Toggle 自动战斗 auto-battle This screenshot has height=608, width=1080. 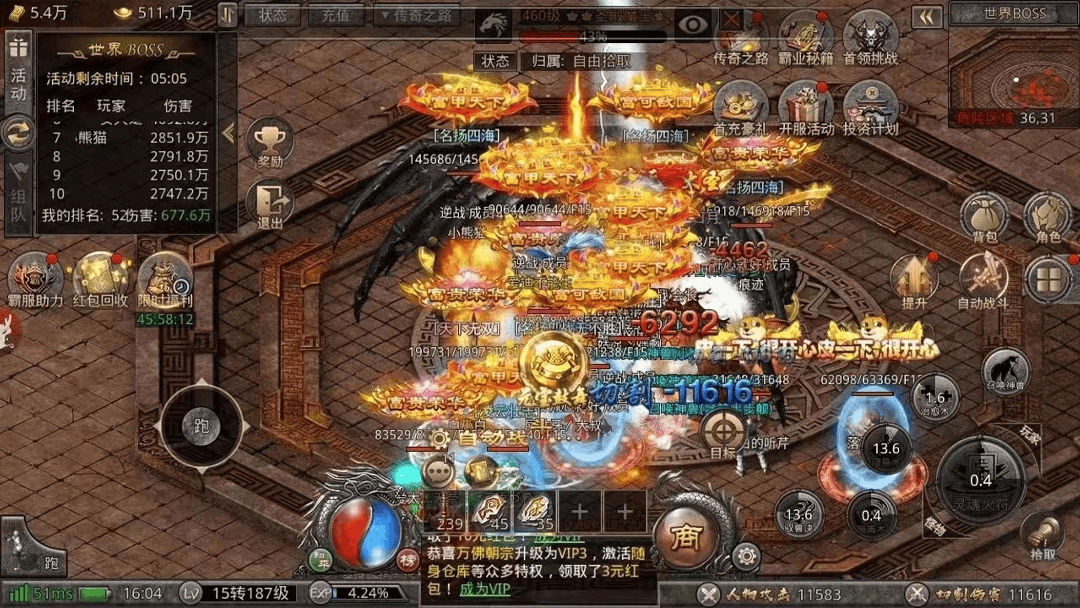pyautogui.click(x=983, y=279)
